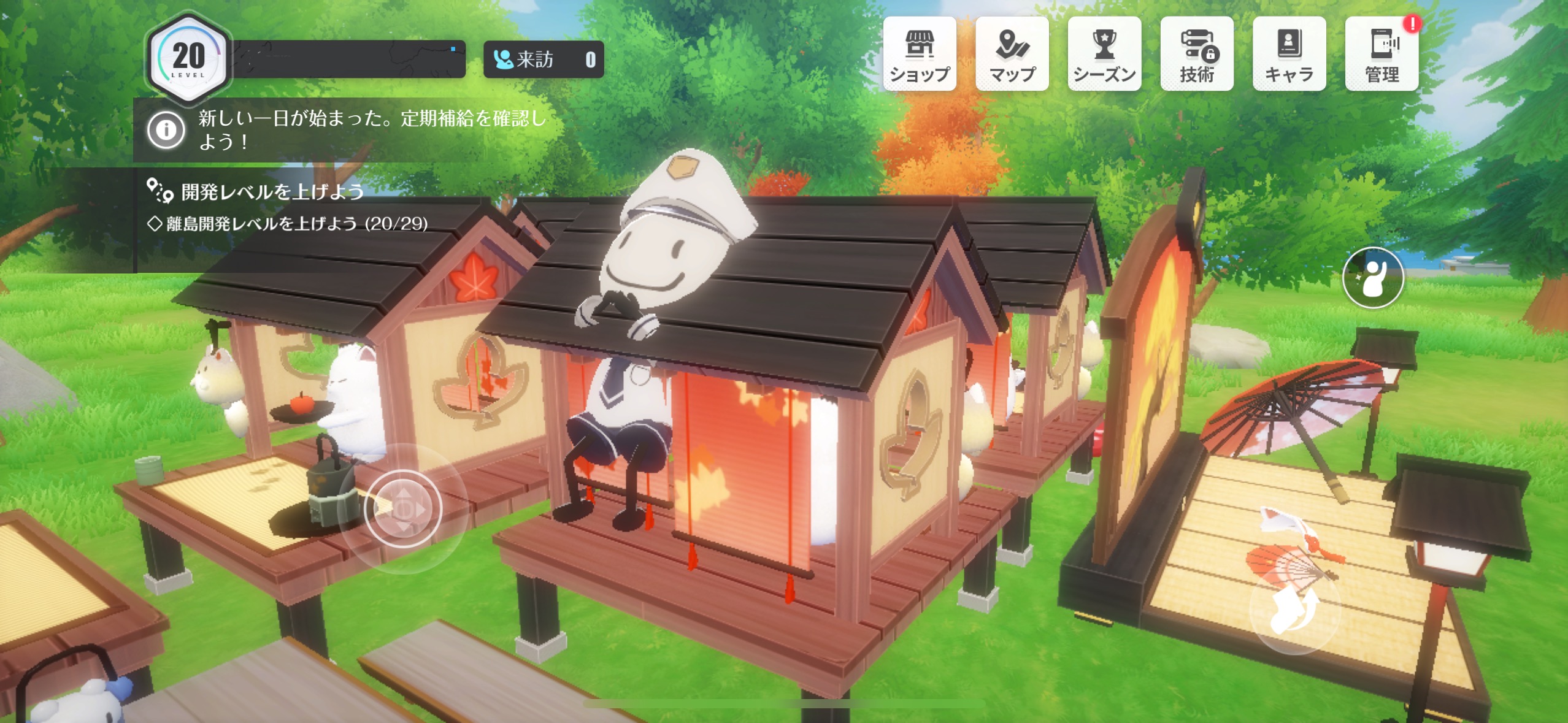Activate the character emote button
The image size is (1568, 723).
coord(1373,278)
